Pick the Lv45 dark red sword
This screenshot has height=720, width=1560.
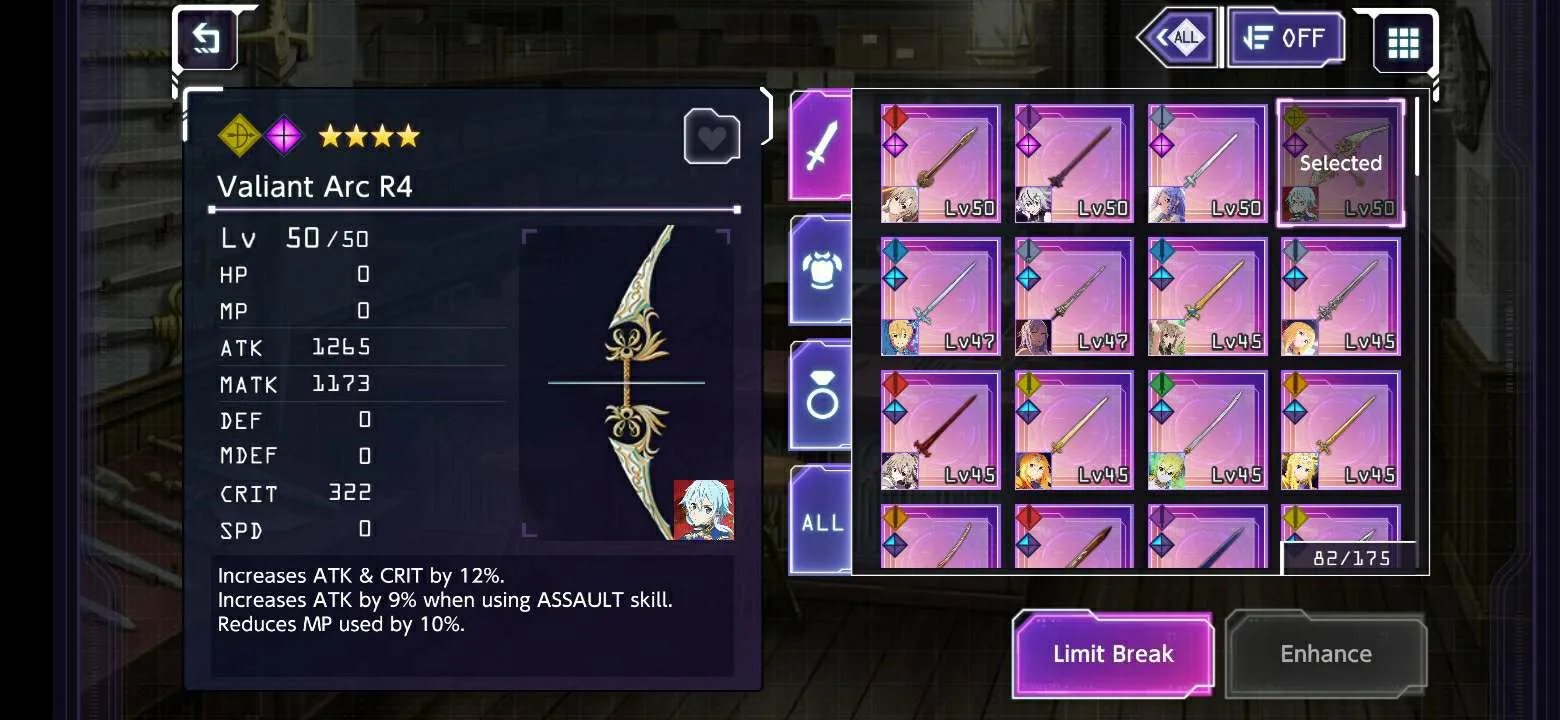[x=940, y=430]
